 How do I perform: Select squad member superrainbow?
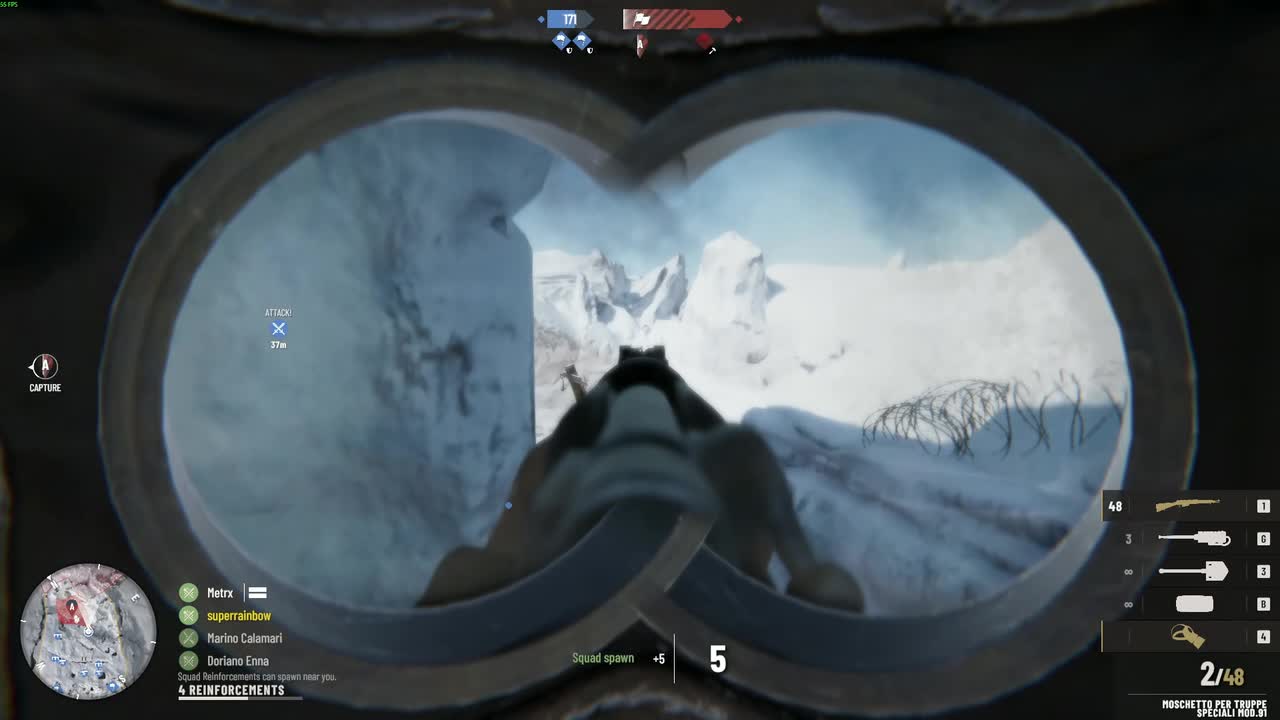point(238,615)
